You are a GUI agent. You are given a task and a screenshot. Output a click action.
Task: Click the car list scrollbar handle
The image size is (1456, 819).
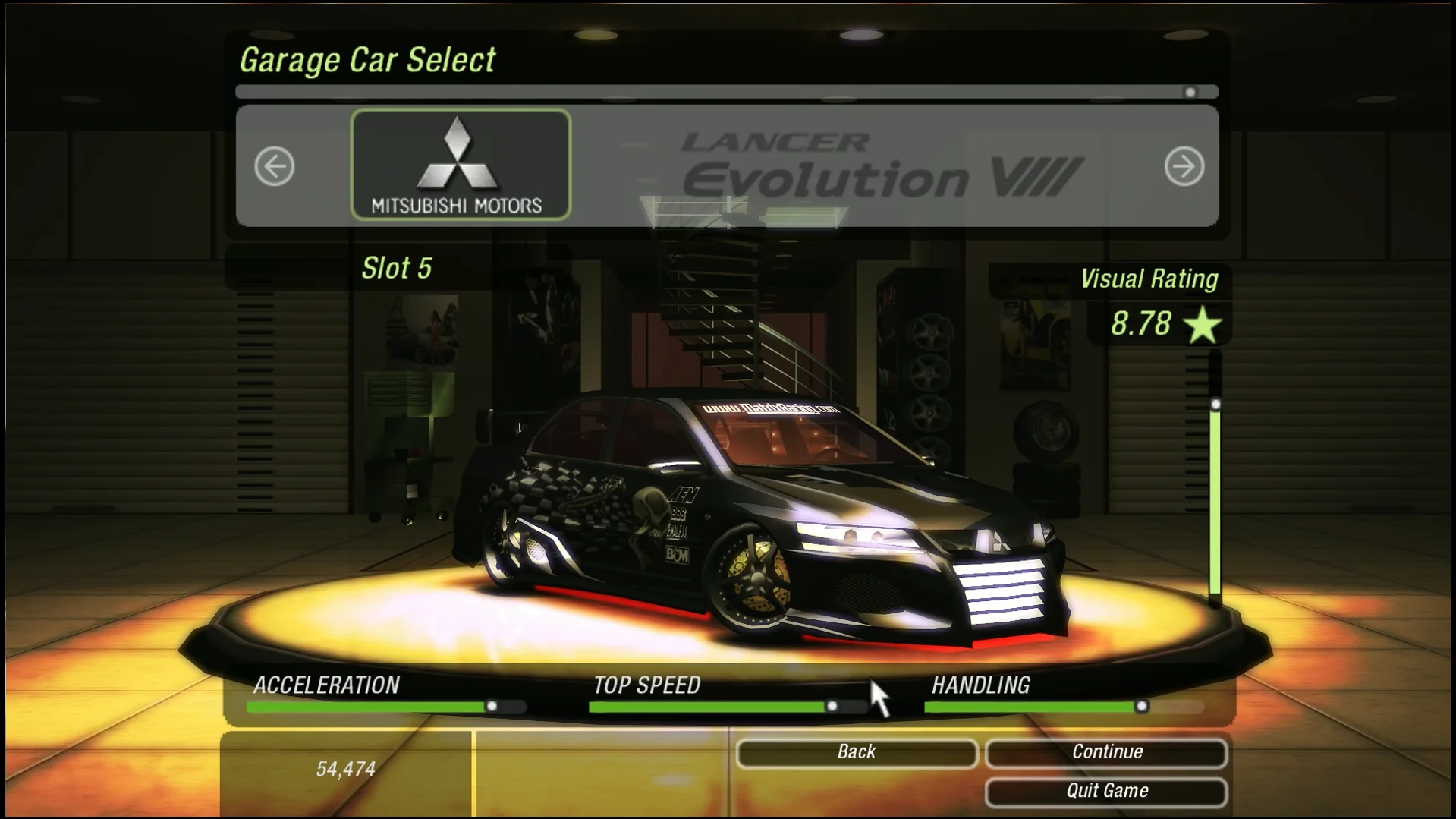point(1190,93)
